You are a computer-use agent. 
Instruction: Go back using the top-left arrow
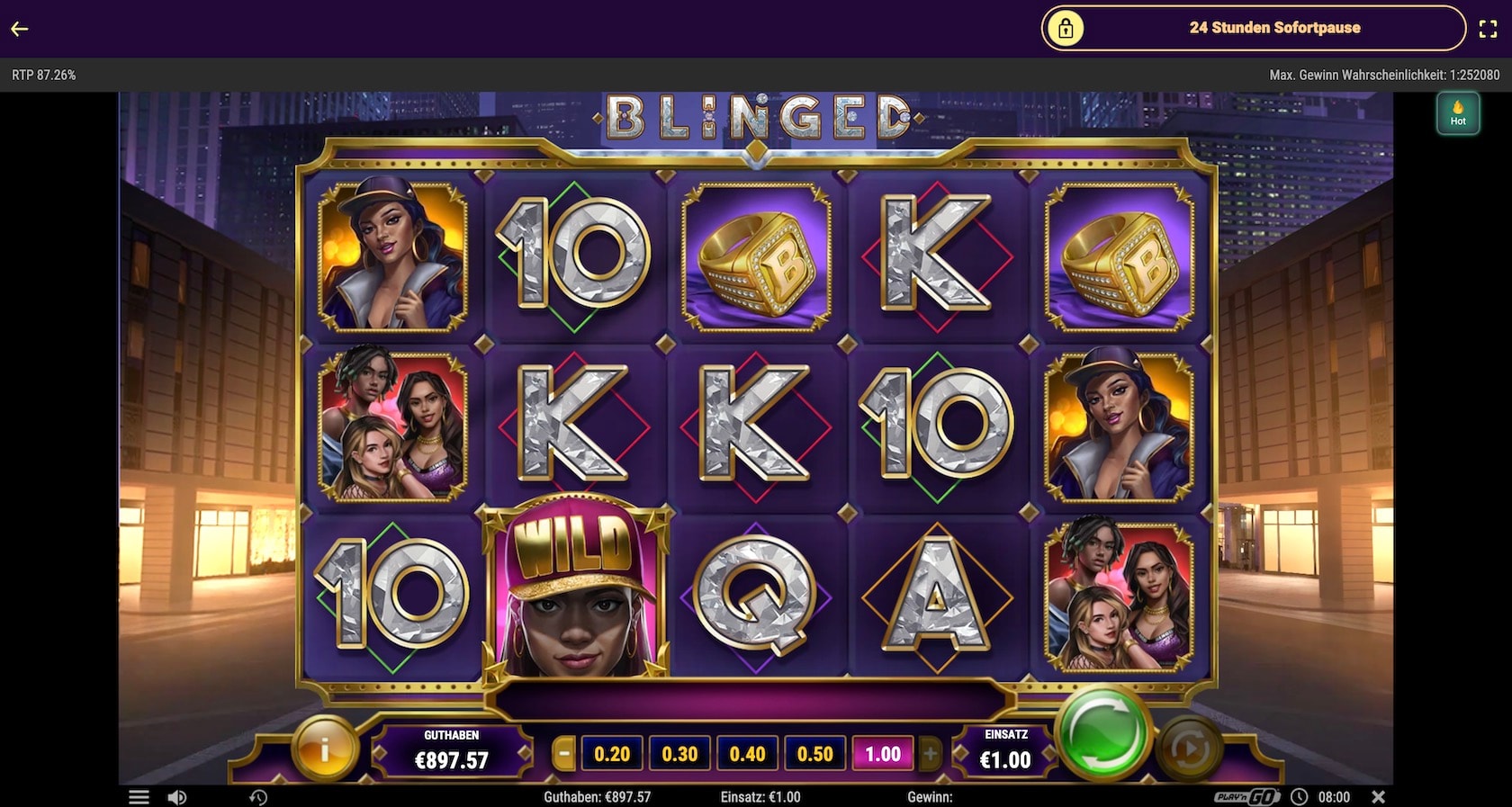[x=20, y=28]
